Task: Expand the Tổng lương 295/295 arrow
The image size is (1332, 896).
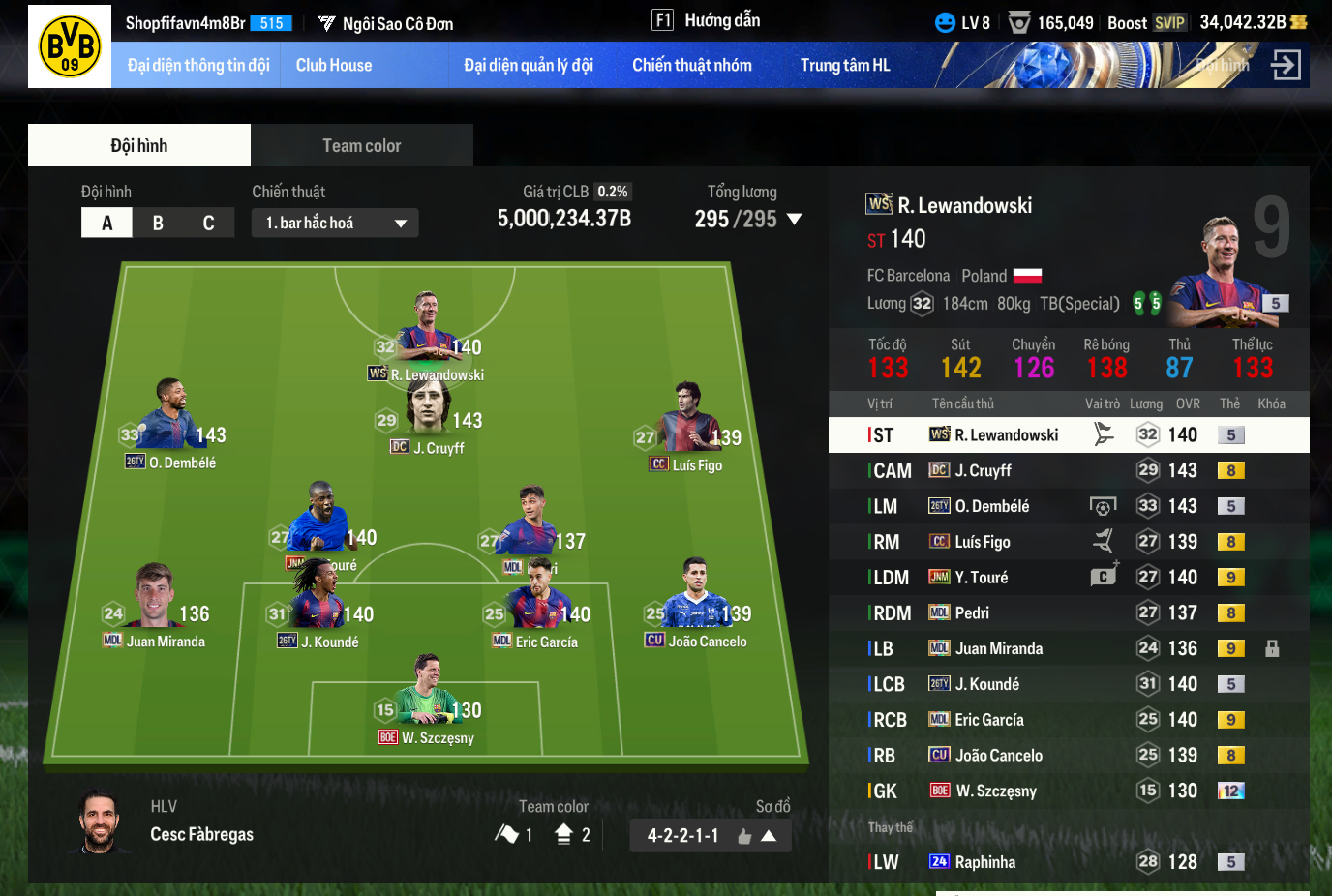Action: [795, 220]
